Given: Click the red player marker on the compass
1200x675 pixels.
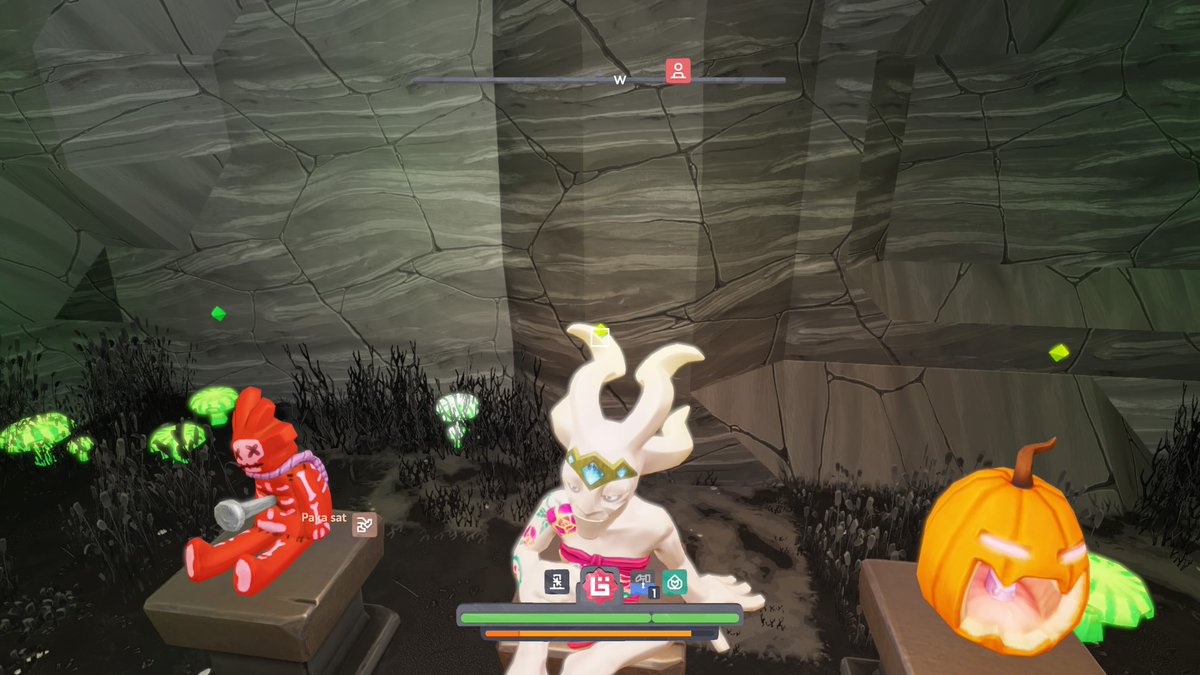Looking at the screenshot, I should (x=678, y=71).
